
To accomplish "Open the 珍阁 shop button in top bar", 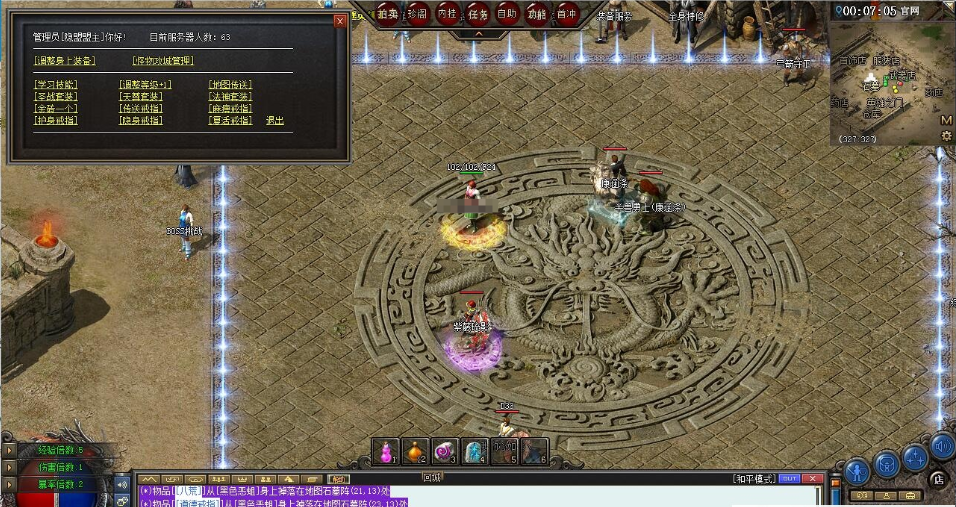I will tap(417, 14).
